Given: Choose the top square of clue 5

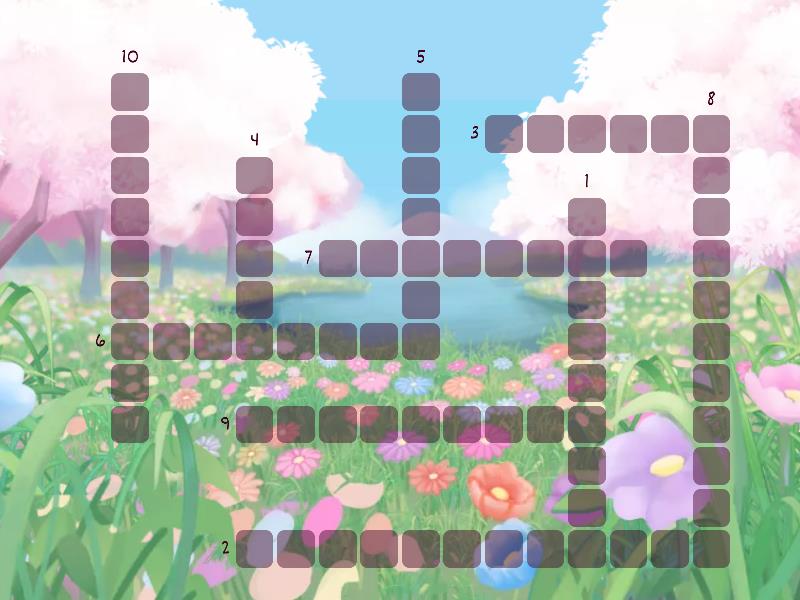Looking at the screenshot, I should pyautogui.click(x=421, y=92).
